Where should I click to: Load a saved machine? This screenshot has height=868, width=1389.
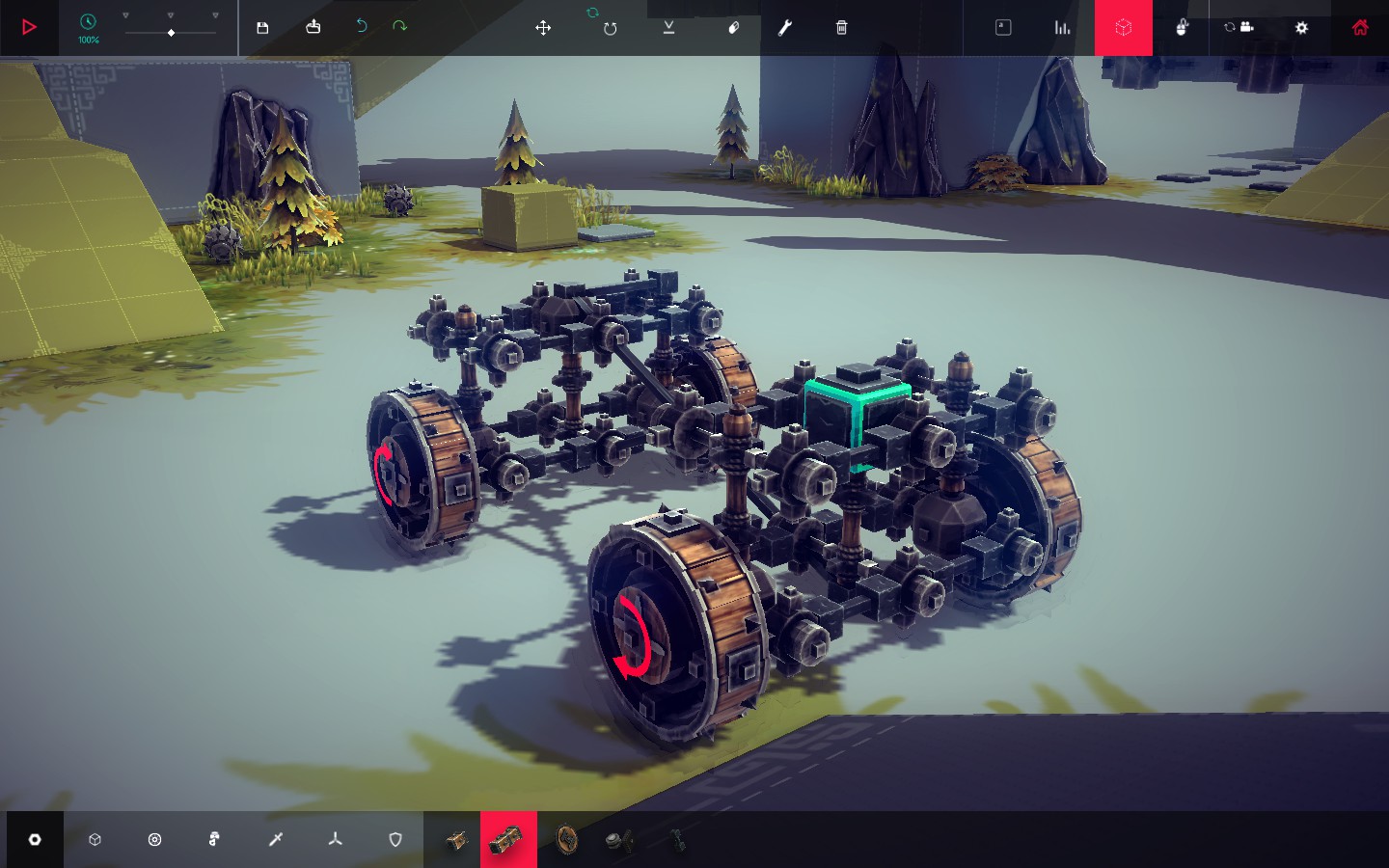point(313,28)
